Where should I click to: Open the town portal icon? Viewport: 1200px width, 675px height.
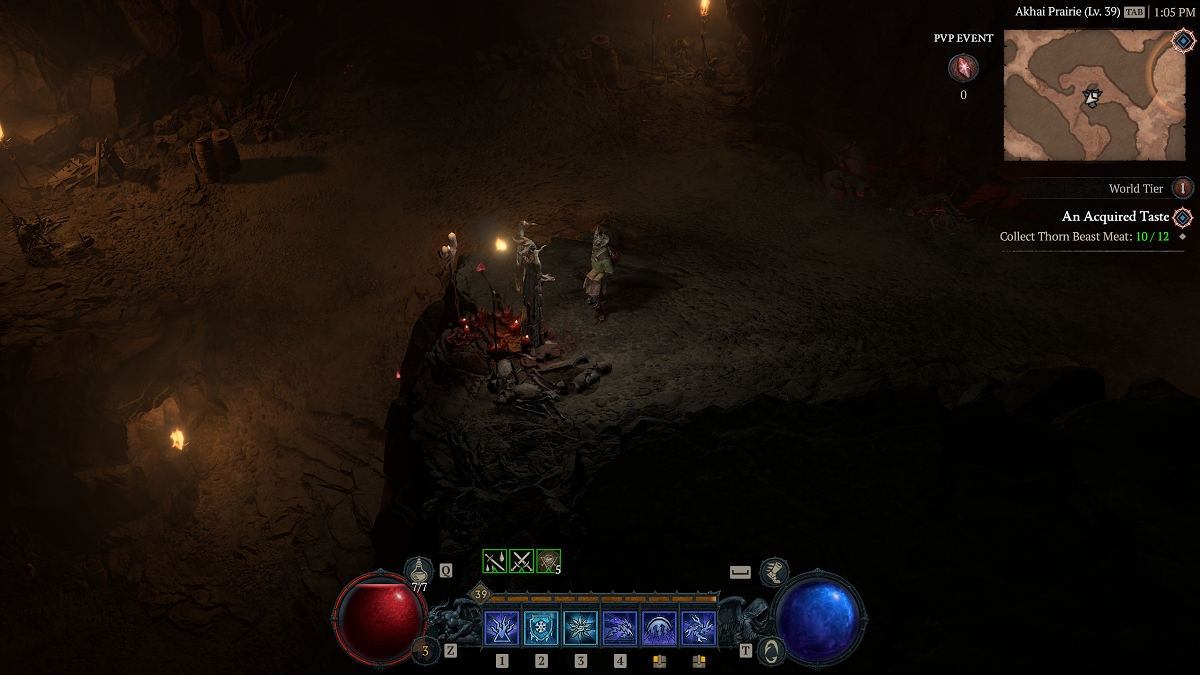click(x=770, y=650)
